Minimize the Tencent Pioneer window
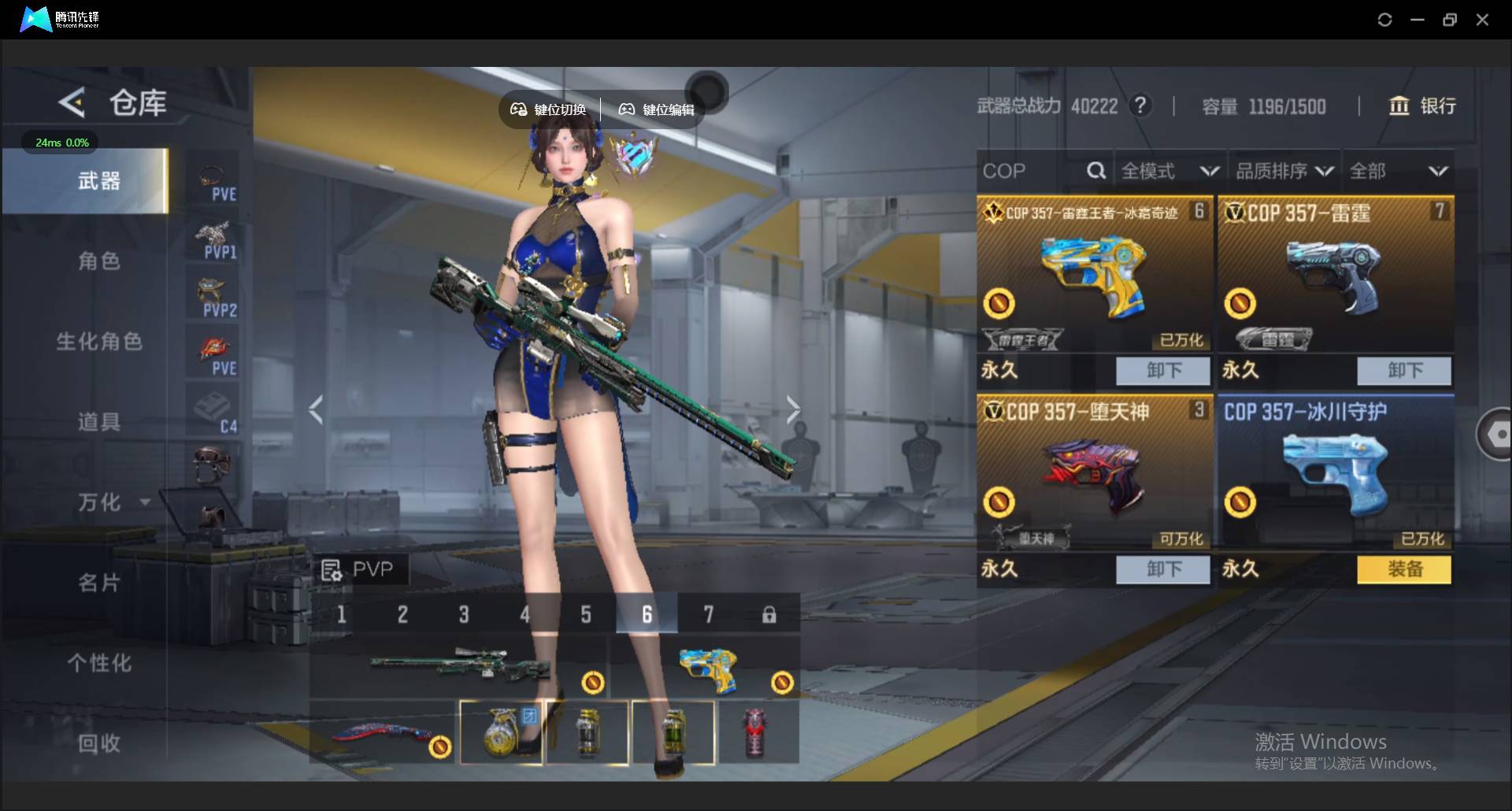The image size is (1512, 811). (x=1417, y=20)
